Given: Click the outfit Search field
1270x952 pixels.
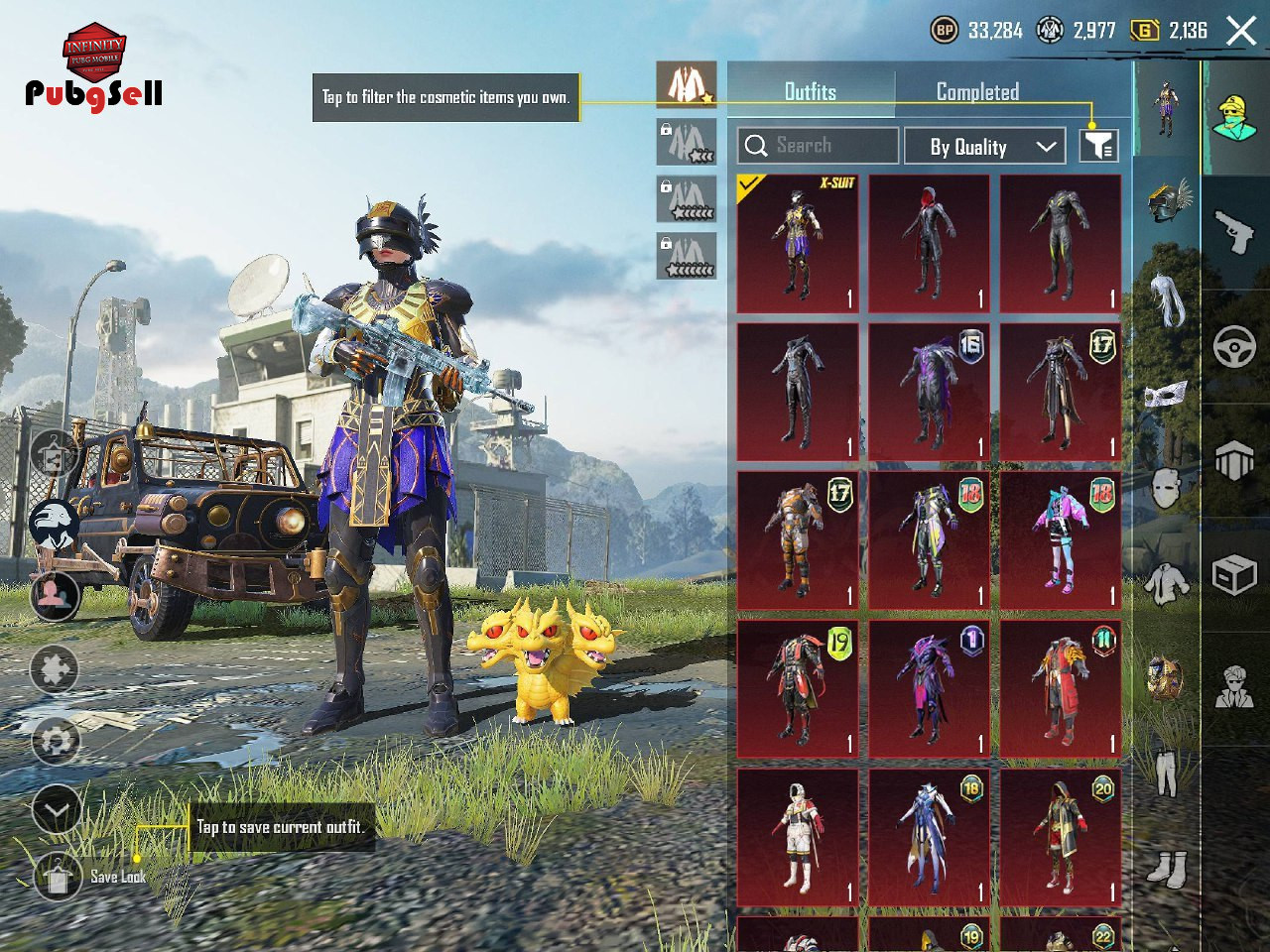Looking at the screenshot, I should (819, 146).
